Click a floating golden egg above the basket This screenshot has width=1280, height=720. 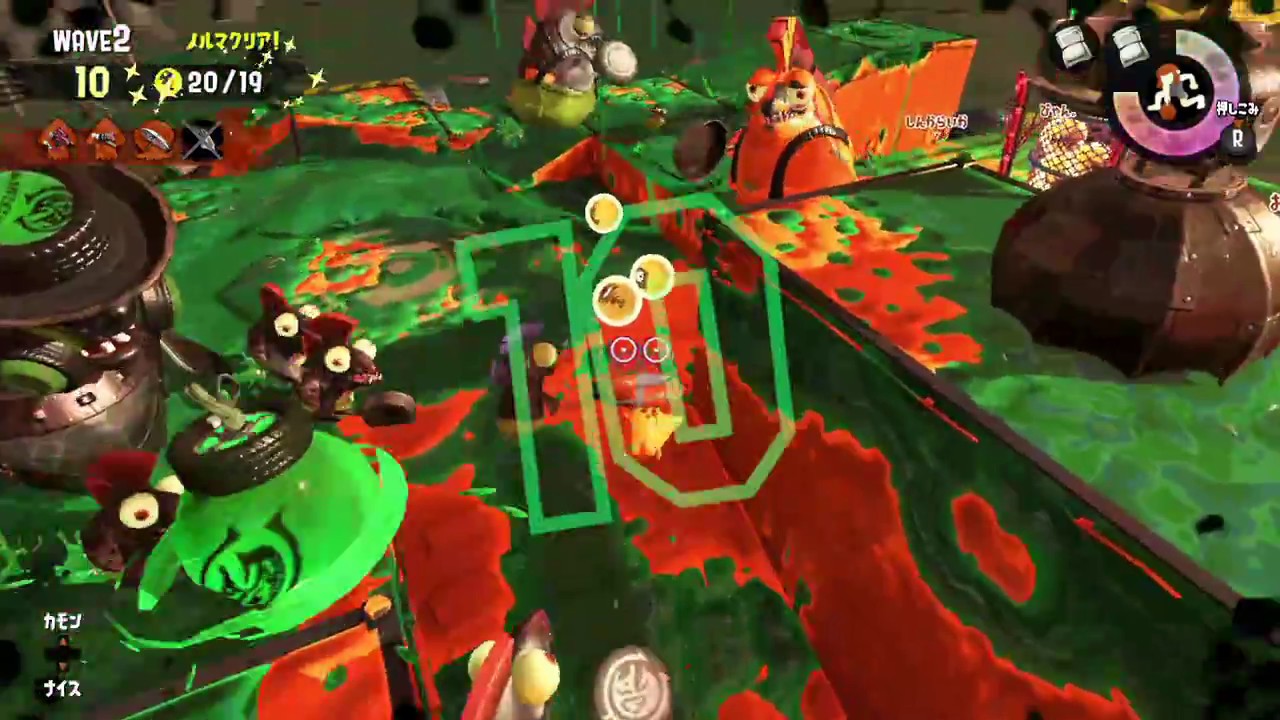(x=604, y=212)
